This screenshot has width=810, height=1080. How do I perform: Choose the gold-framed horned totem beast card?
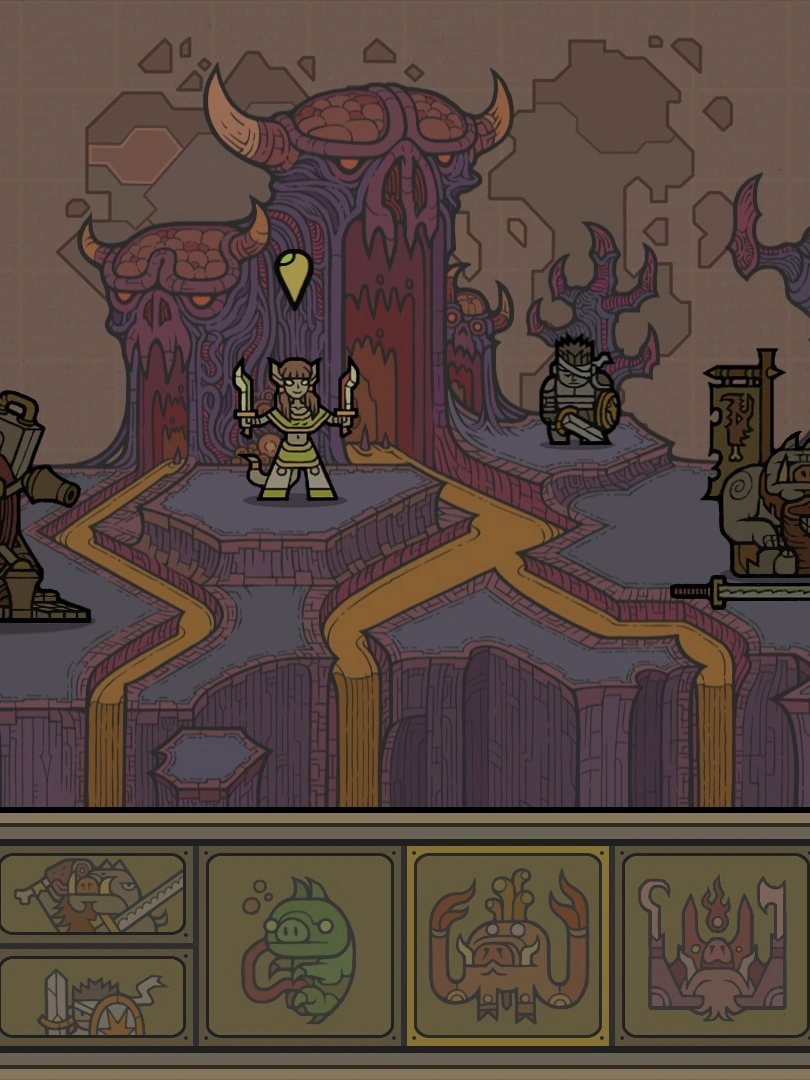508,945
